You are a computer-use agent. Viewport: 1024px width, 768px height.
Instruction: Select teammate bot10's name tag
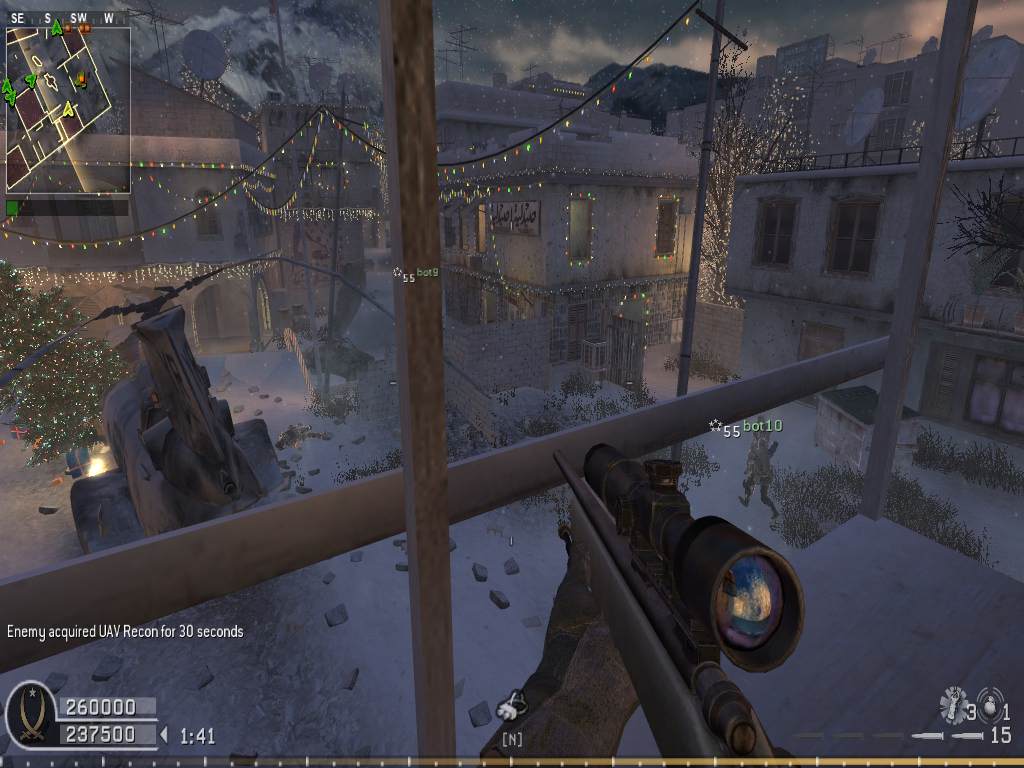pyautogui.click(x=762, y=426)
